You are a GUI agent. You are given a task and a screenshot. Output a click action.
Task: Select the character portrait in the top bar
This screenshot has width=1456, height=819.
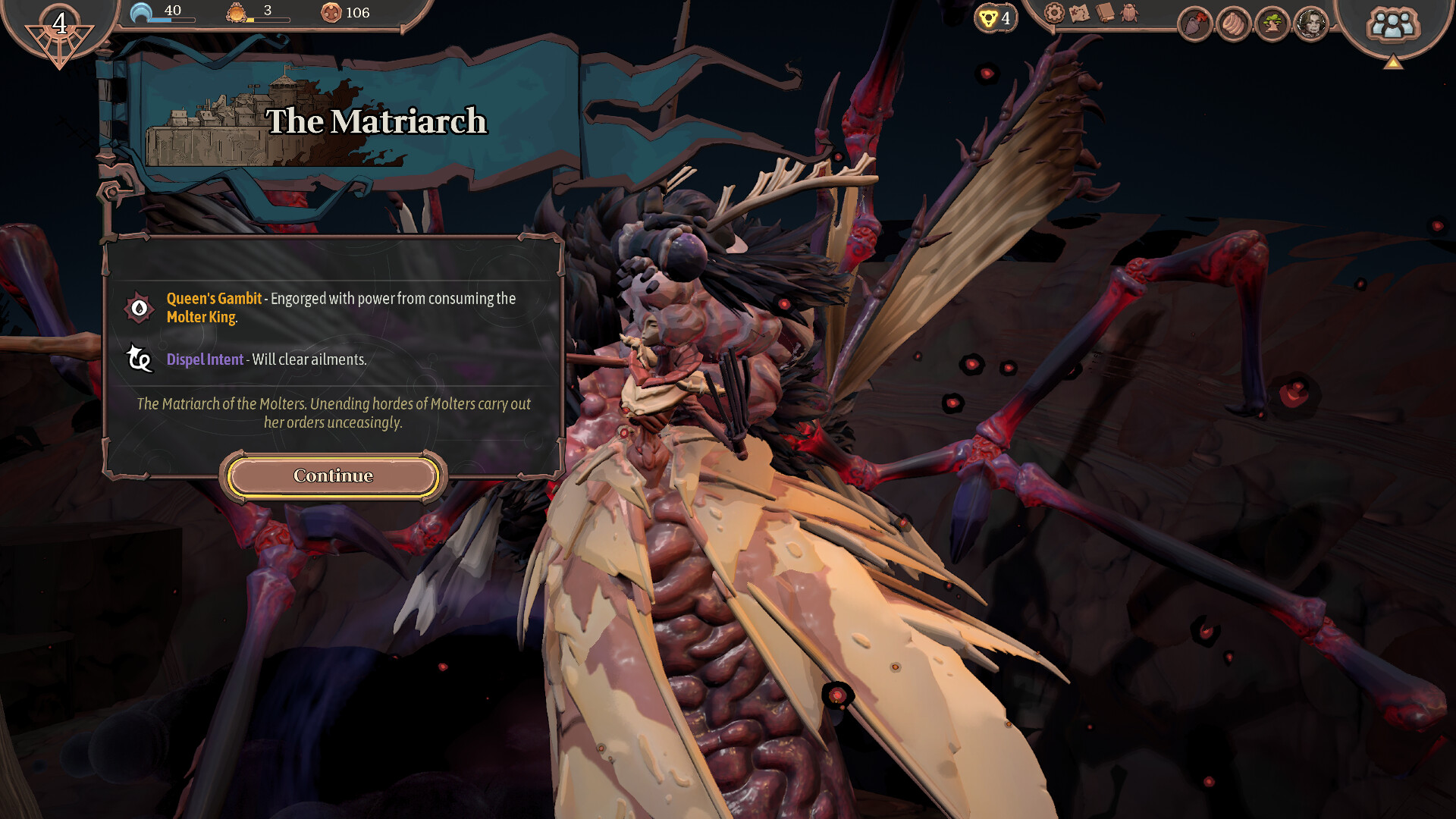[1312, 23]
